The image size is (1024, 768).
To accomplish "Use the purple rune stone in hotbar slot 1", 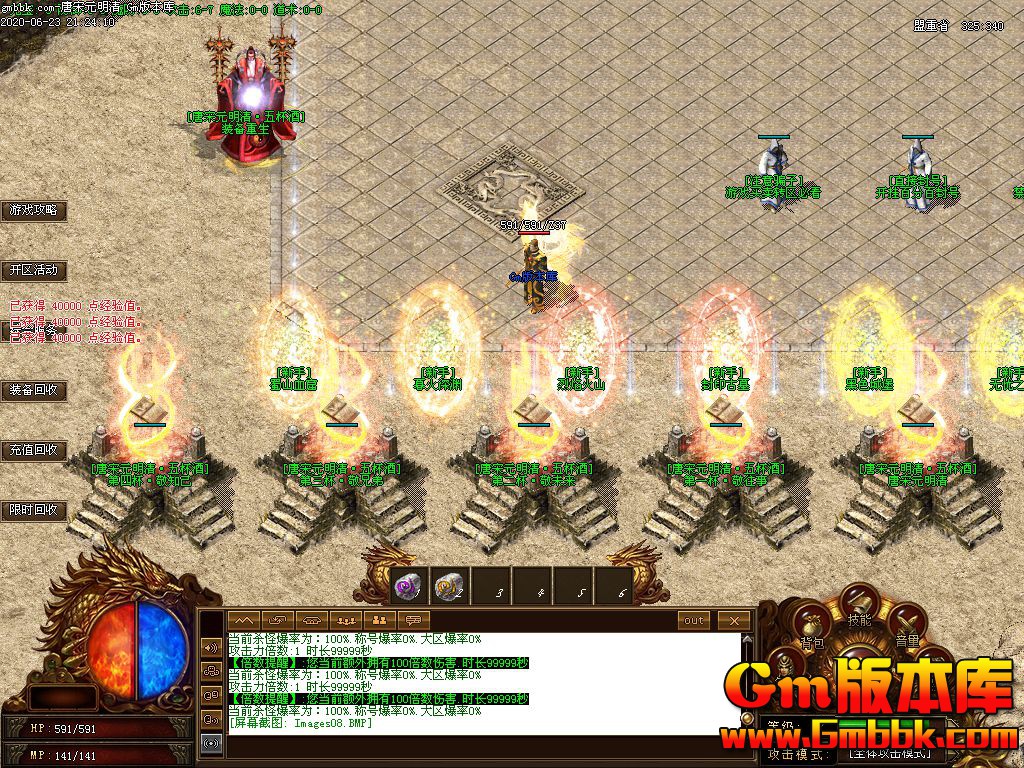I will click(408, 587).
